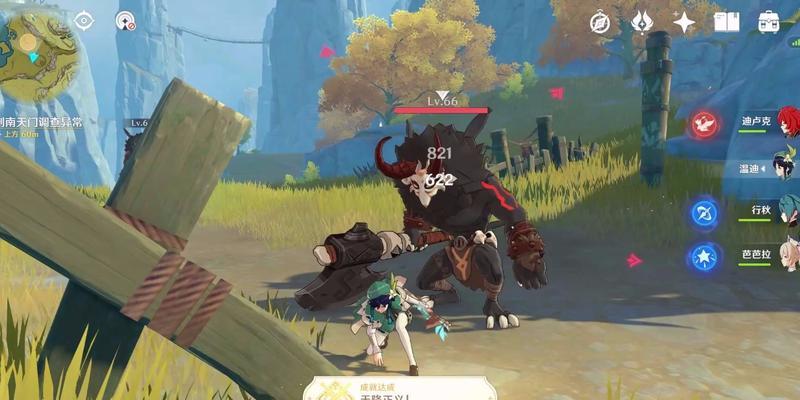Image resolution: width=800 pixels, height=400 pixels.
Task: Open the four-pointed star wish icon
Action: coord(684,22)
